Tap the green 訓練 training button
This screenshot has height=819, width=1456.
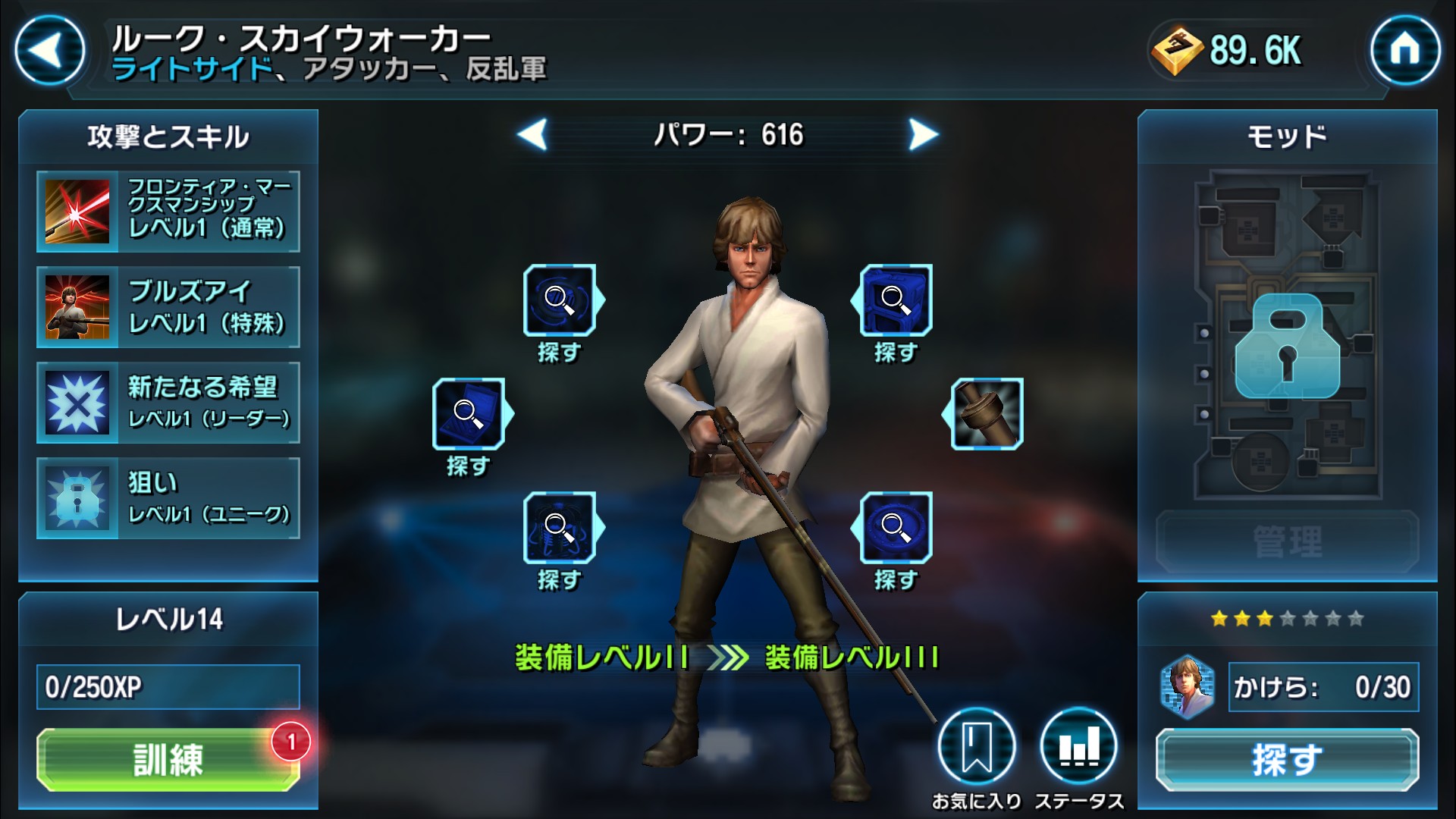click(x=168, y=759)
